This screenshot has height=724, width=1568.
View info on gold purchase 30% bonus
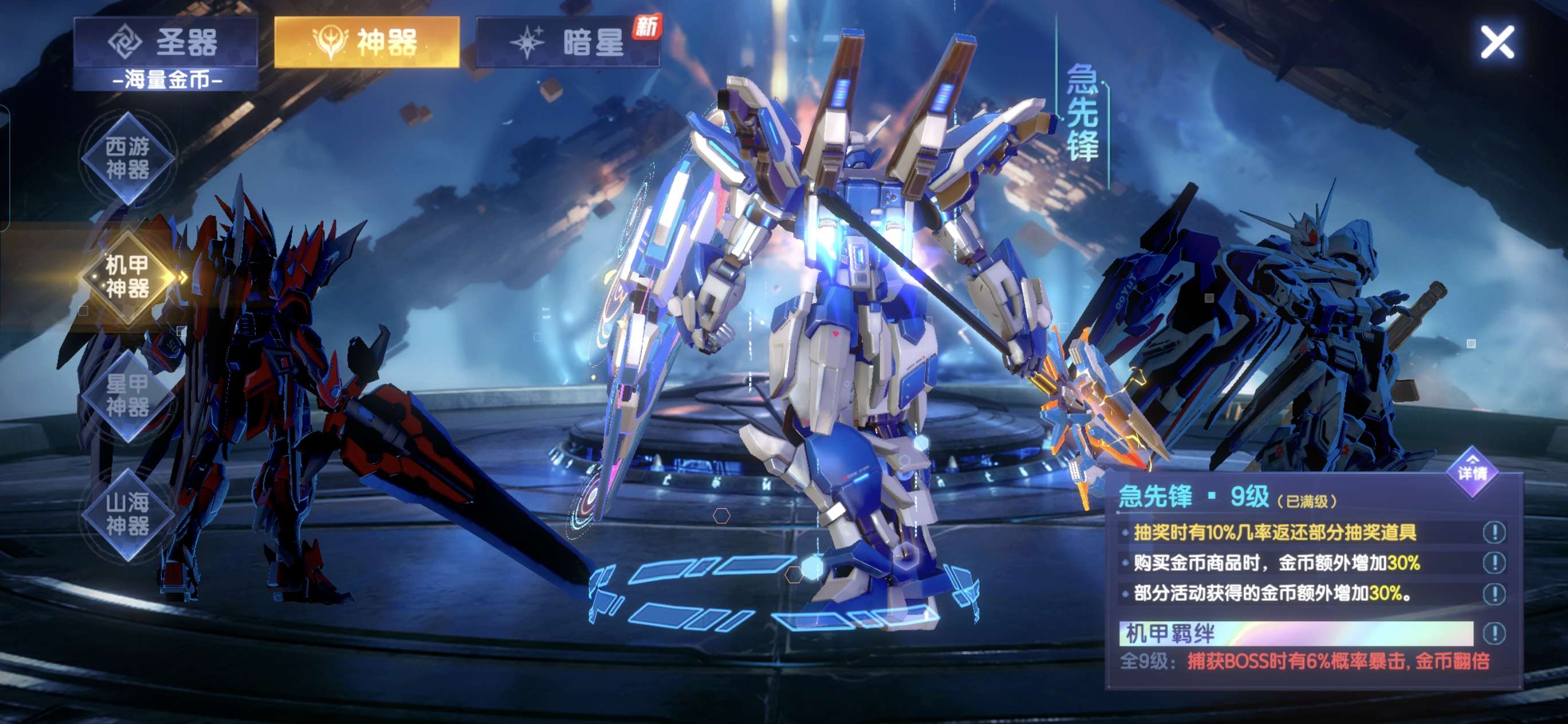click(1493, 563)
